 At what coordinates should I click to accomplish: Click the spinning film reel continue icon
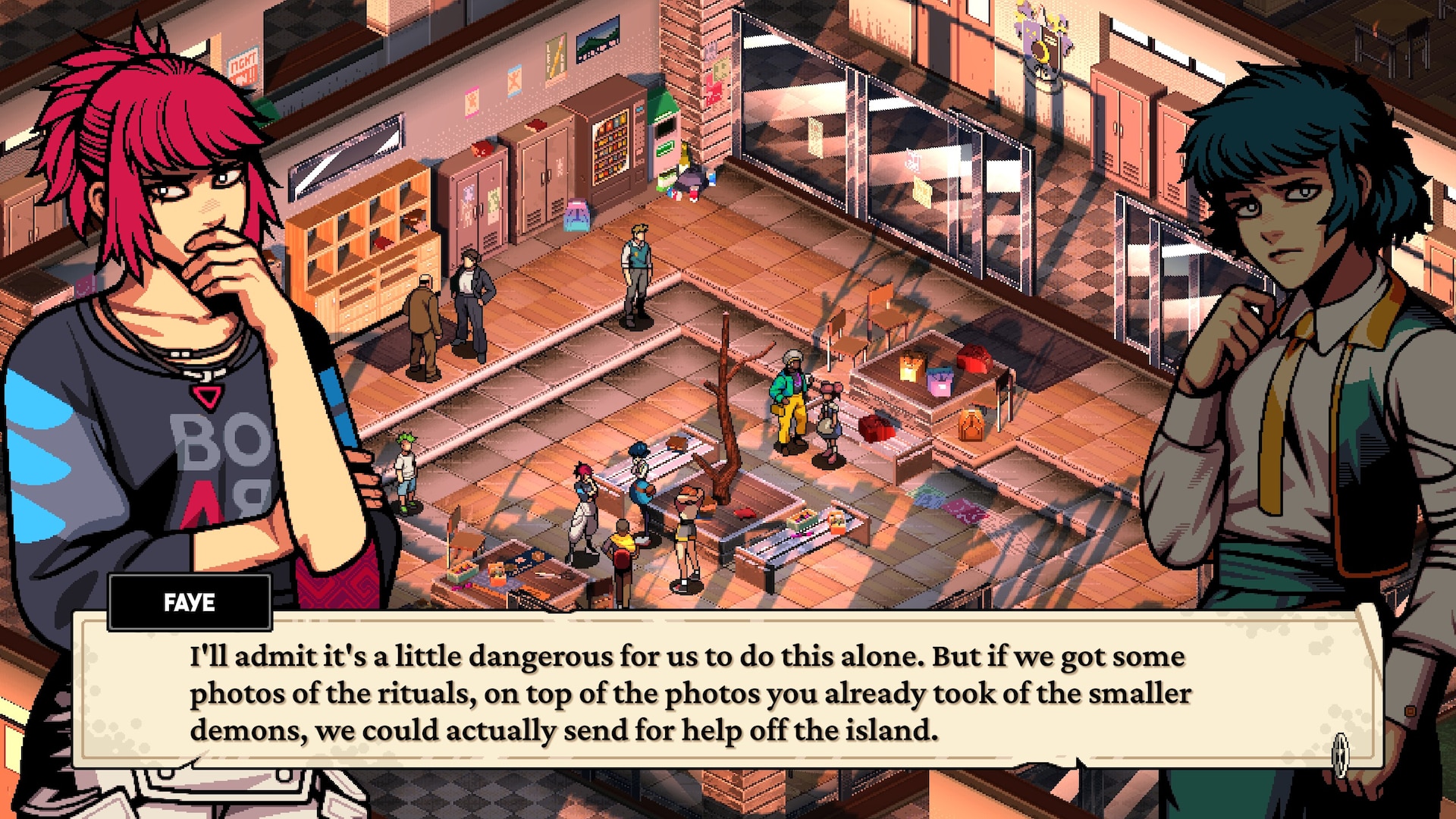(1340, 754)
